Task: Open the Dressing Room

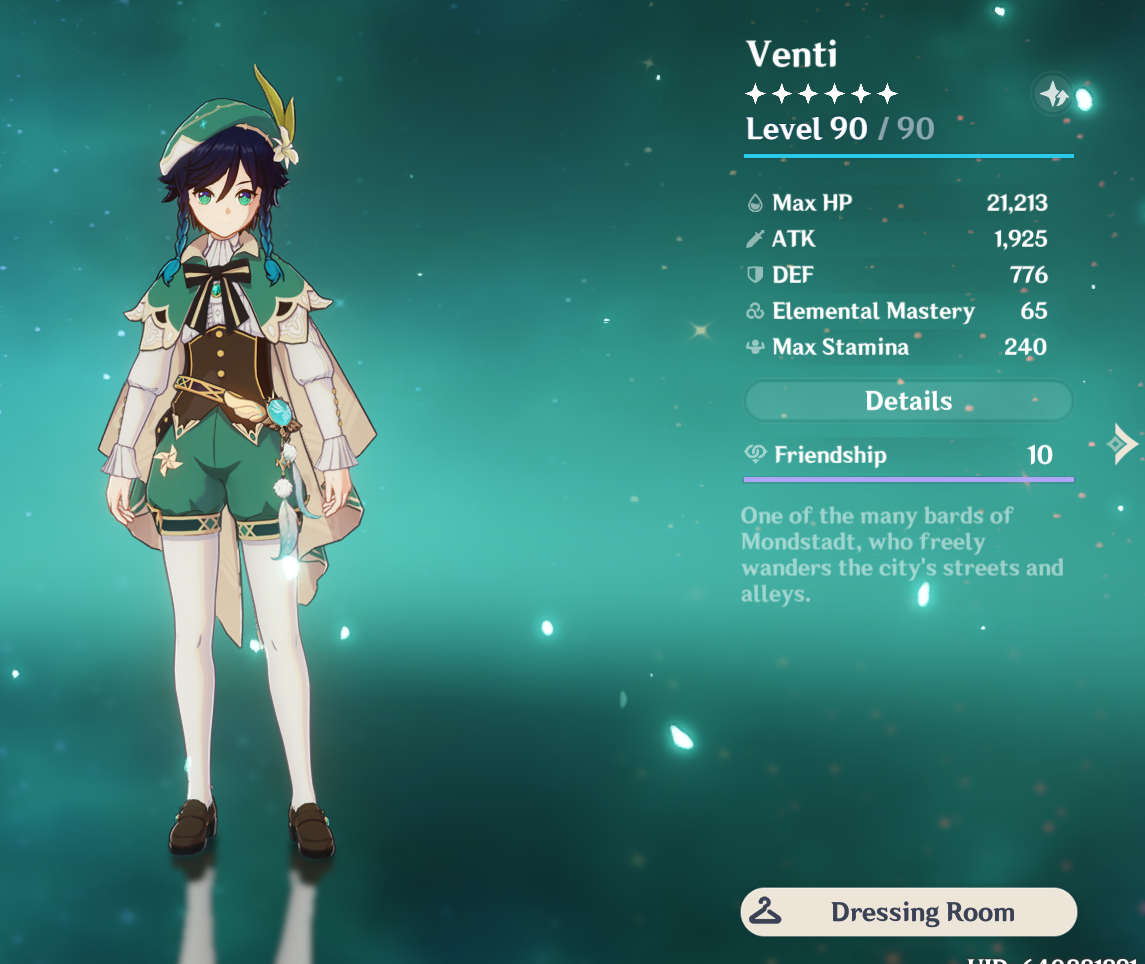Action: click(x=908, y=912)
